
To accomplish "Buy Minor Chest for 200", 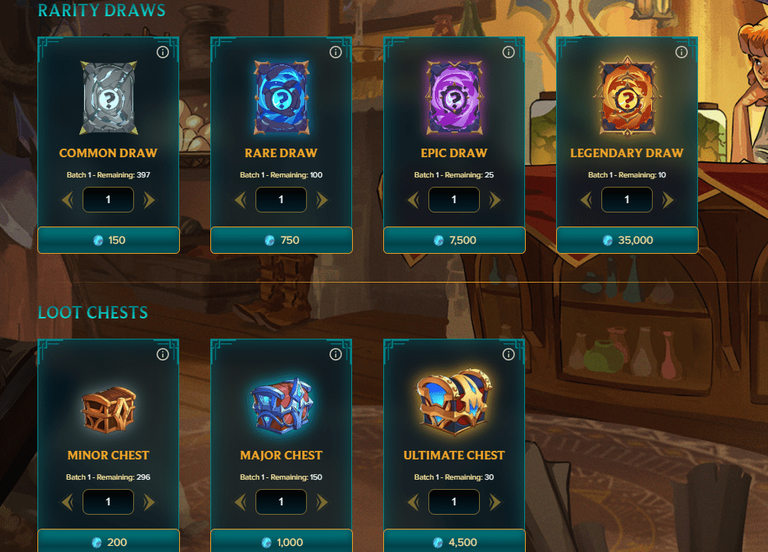I will [108, 542].
